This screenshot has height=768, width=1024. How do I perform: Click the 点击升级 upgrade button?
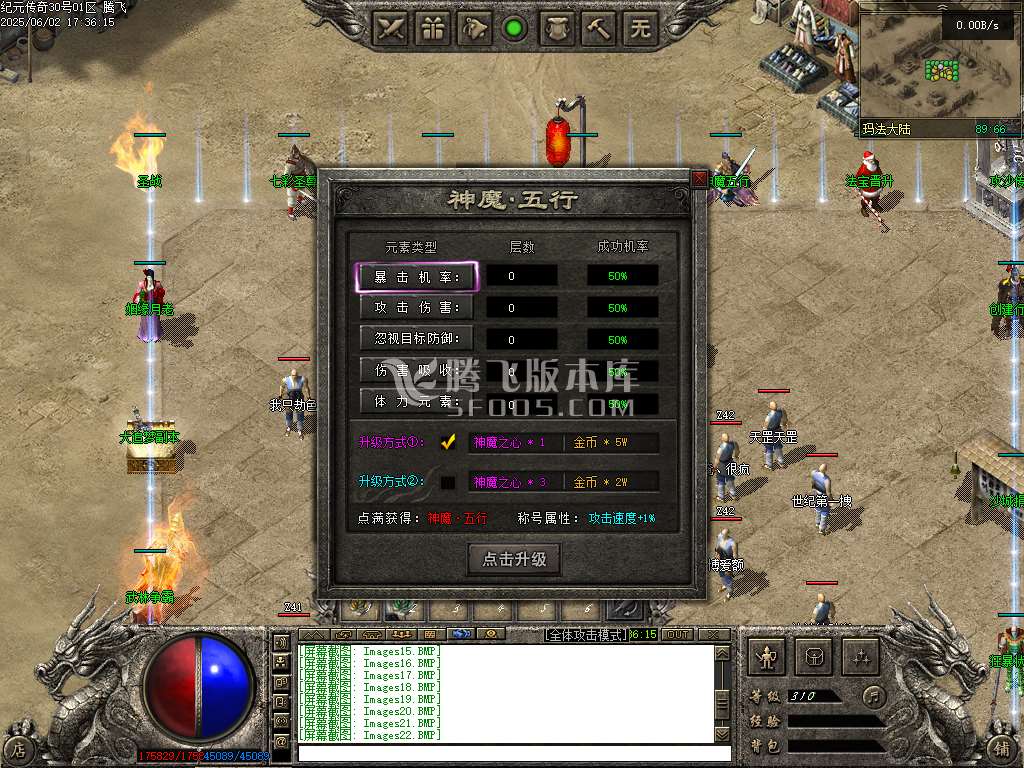point(514,559)
